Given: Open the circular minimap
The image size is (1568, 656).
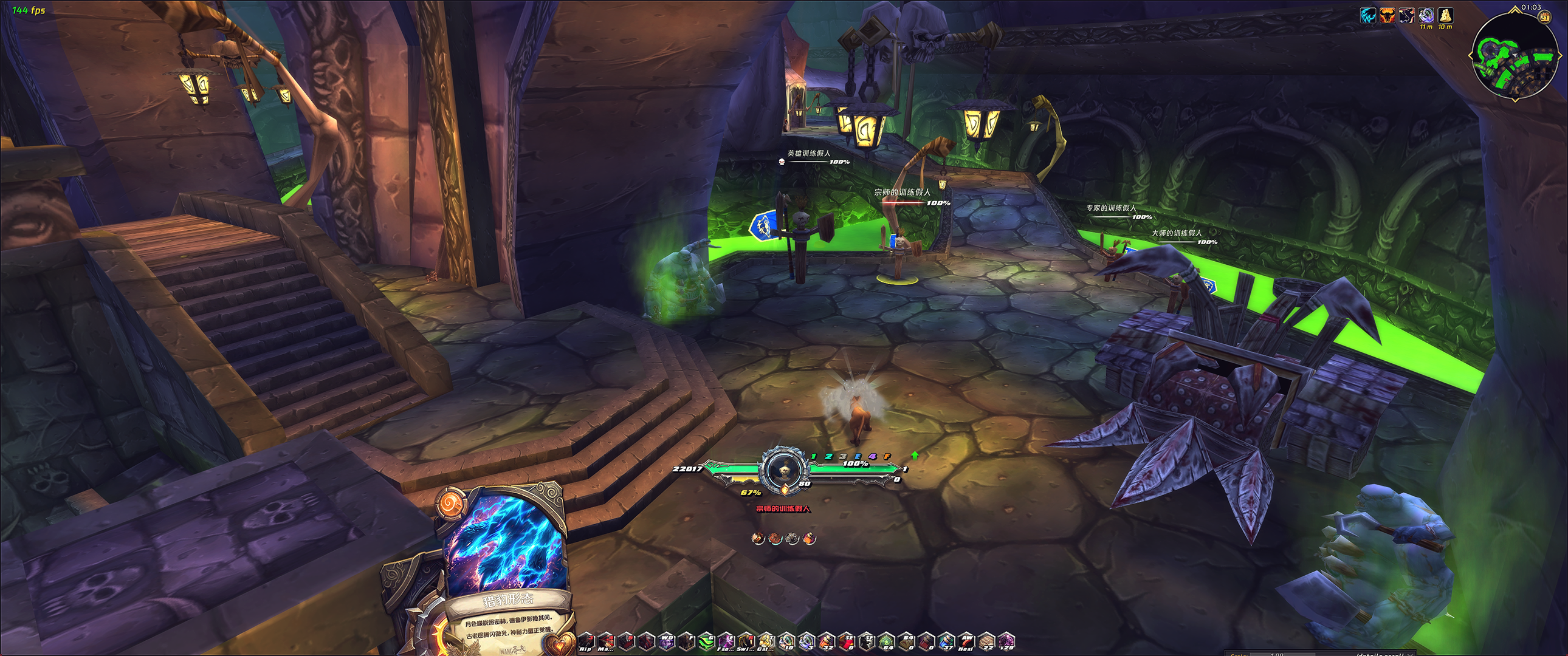Looking at the screenshot, I should point(1515,56).
